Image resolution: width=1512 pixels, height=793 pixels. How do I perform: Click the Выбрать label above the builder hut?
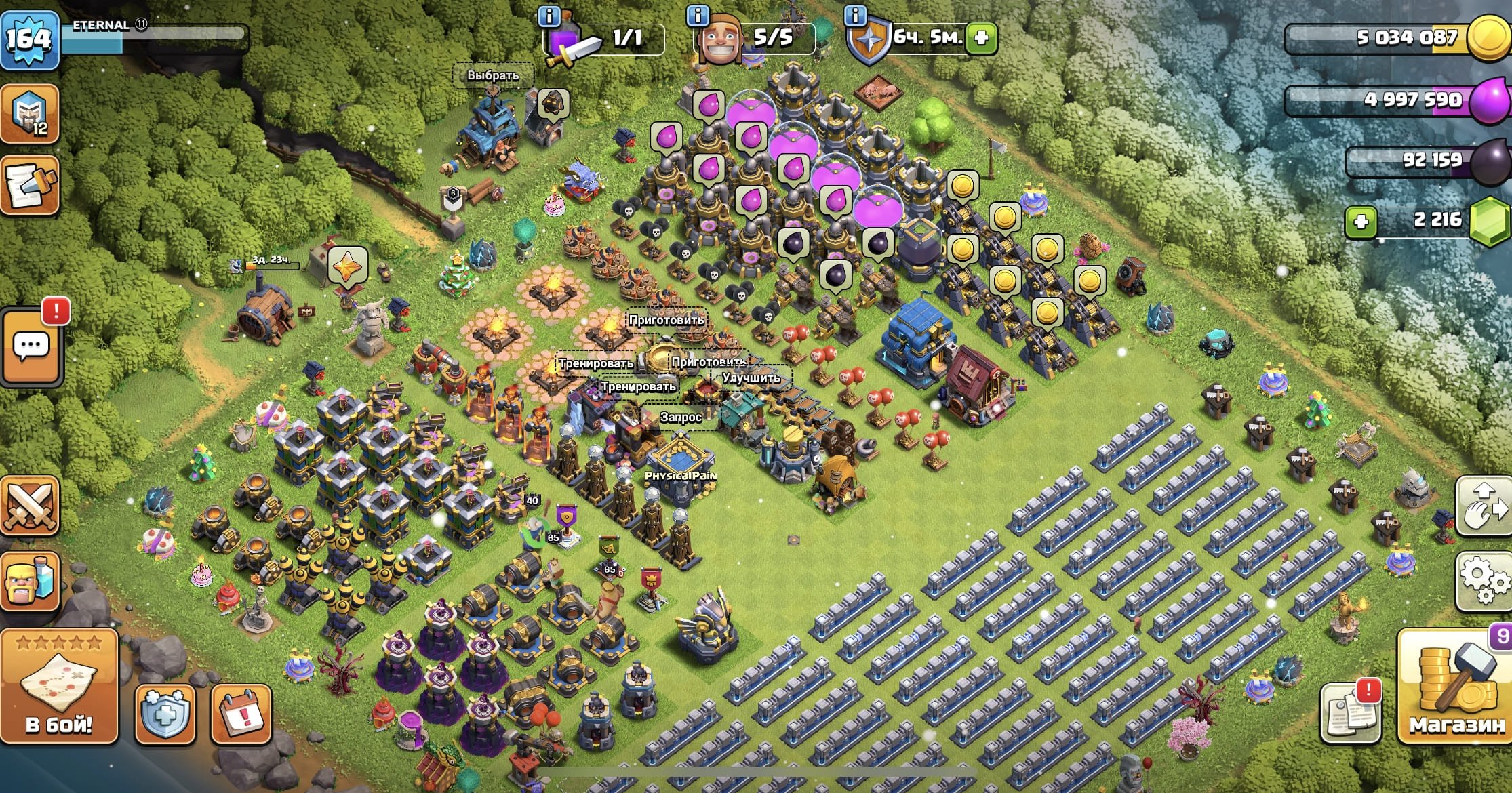tap(493, 75)
